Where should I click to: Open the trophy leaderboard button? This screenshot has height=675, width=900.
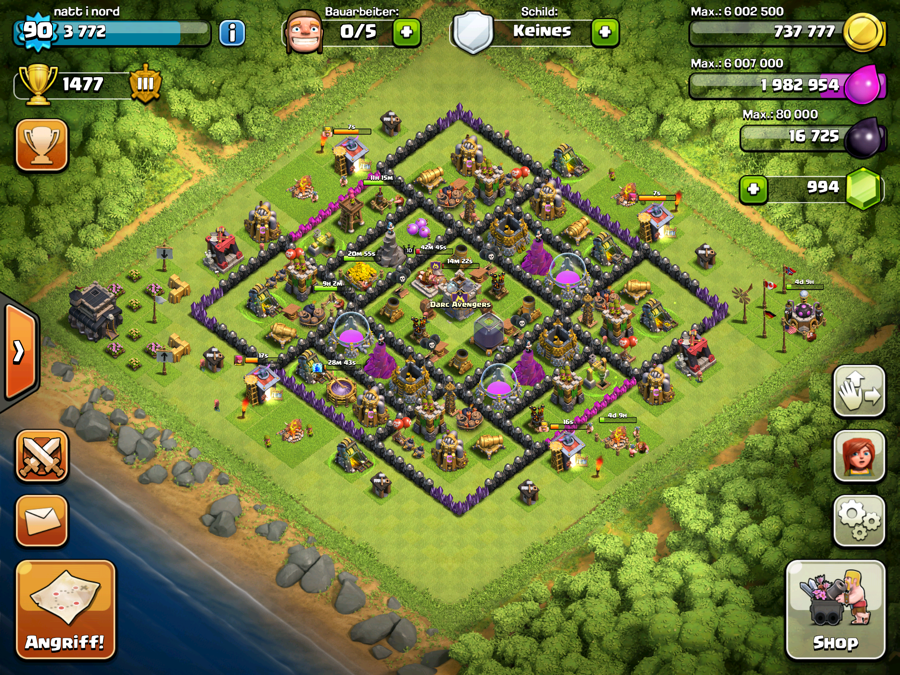pos(42,146)
